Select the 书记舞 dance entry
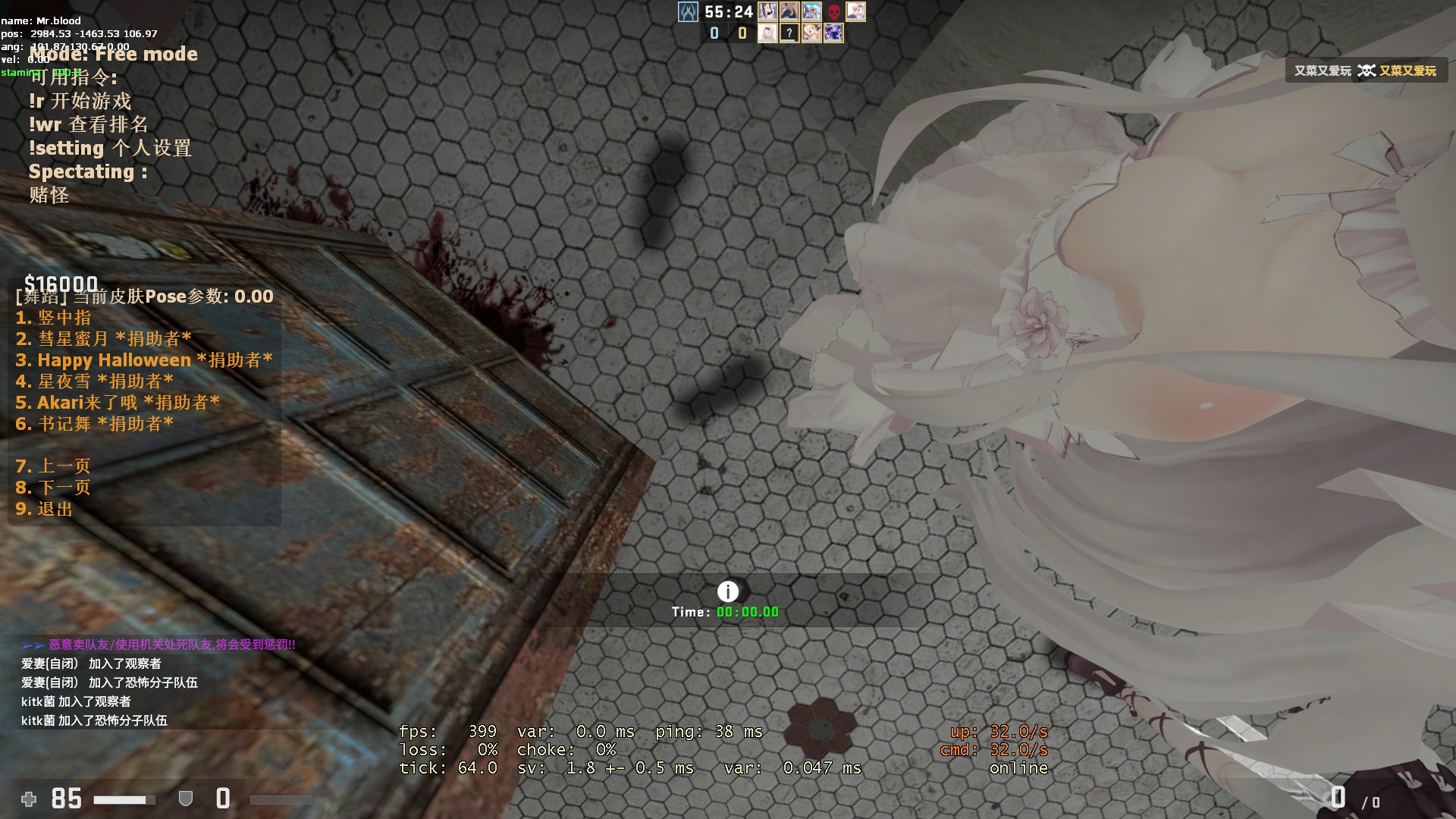The width and height of the screenshot is (1456, 819). (x=94, y=424)
